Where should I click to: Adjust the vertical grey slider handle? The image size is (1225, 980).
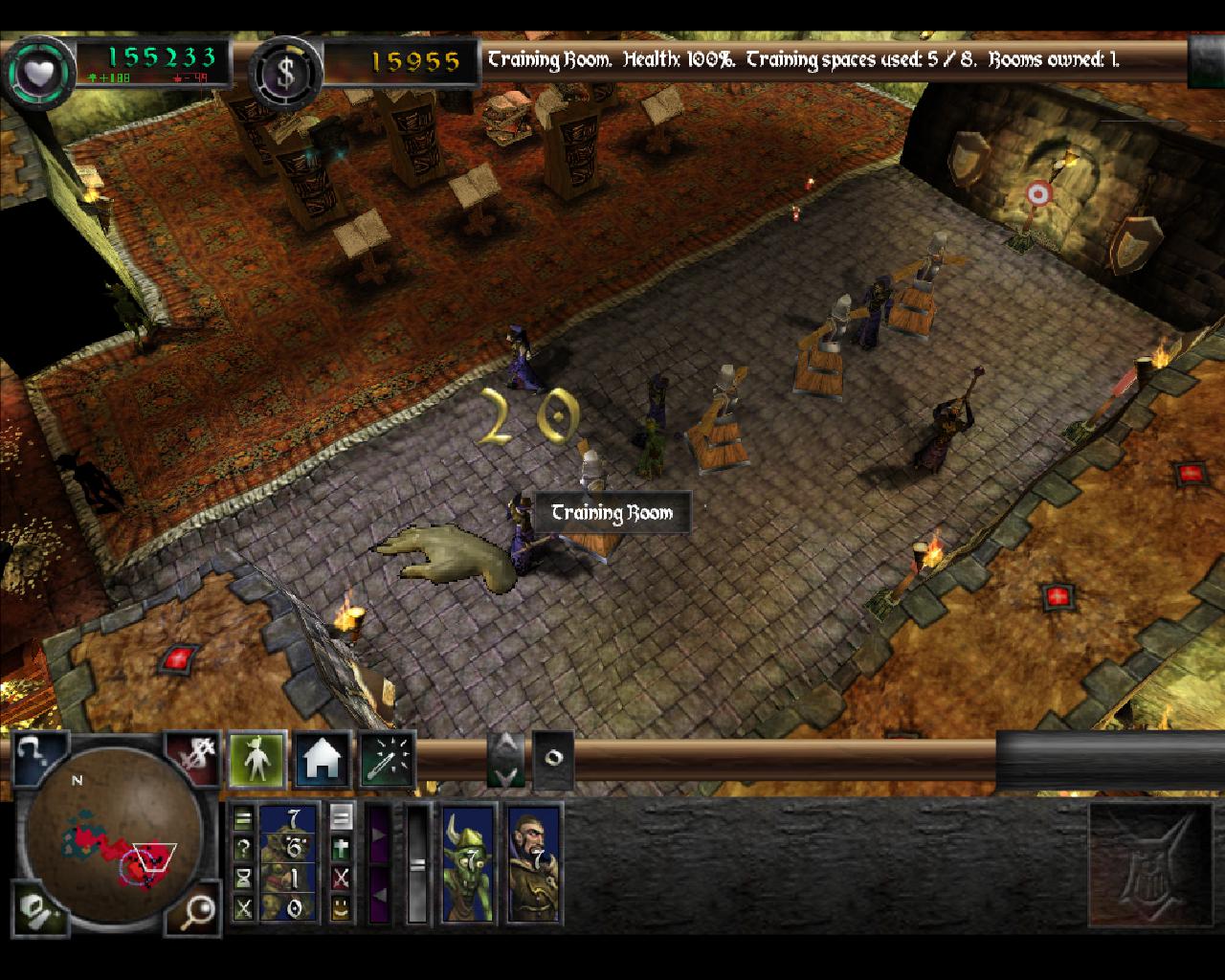click(x=417, y=864)
